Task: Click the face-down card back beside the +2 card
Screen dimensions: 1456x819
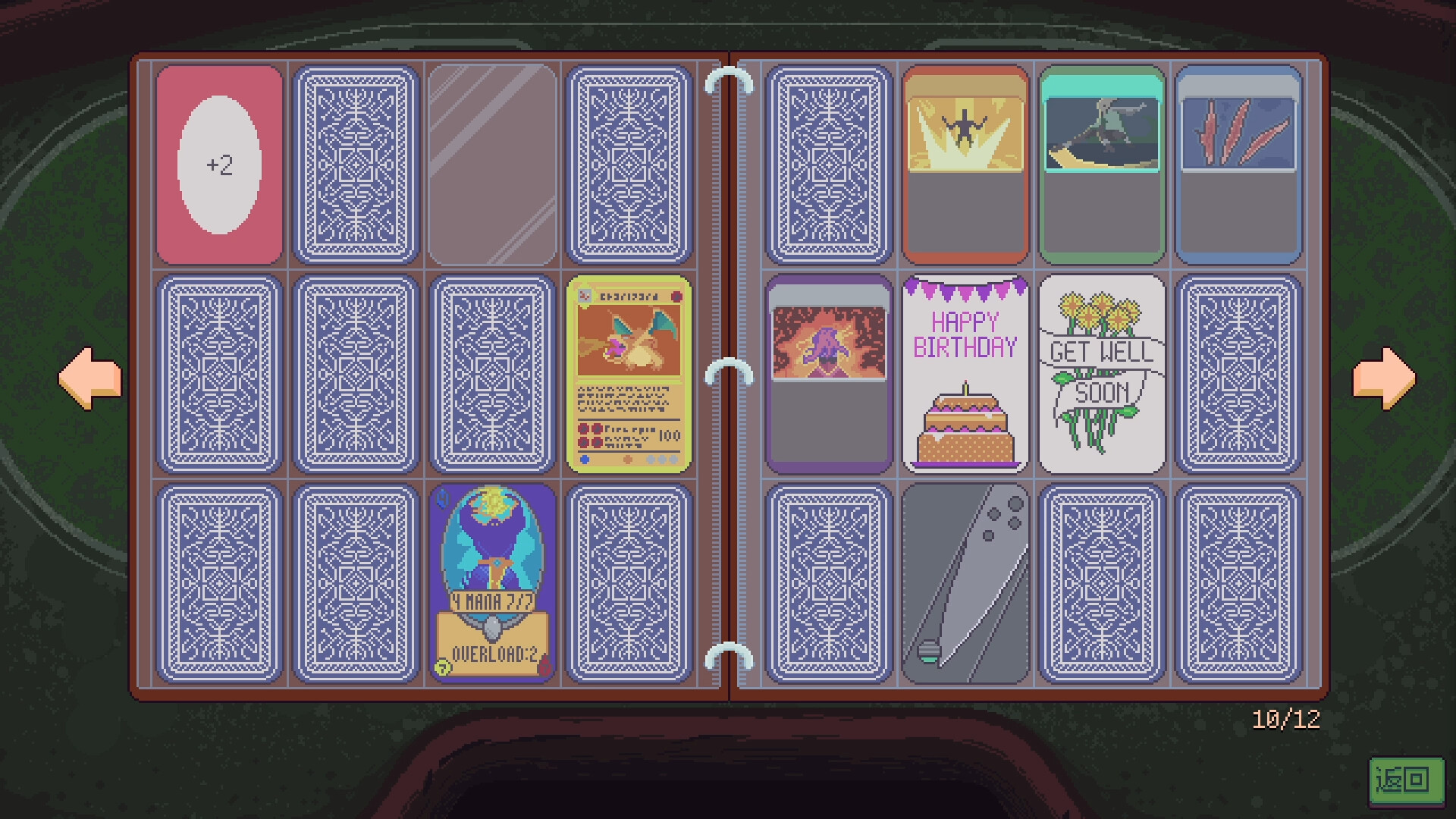Action: point(356,162)
